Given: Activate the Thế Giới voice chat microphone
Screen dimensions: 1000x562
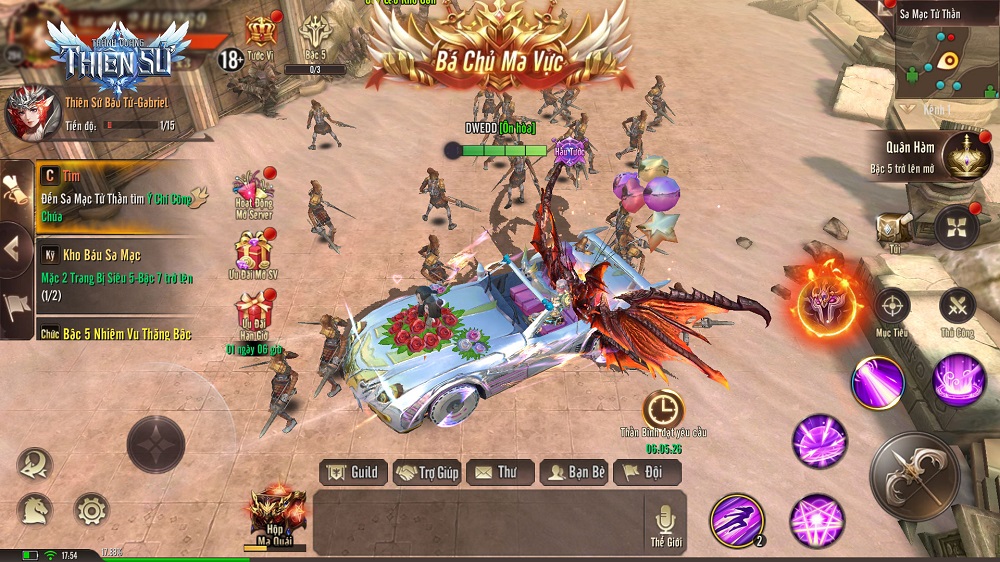Looking at the screenshot, I should [x=664, y=521].
